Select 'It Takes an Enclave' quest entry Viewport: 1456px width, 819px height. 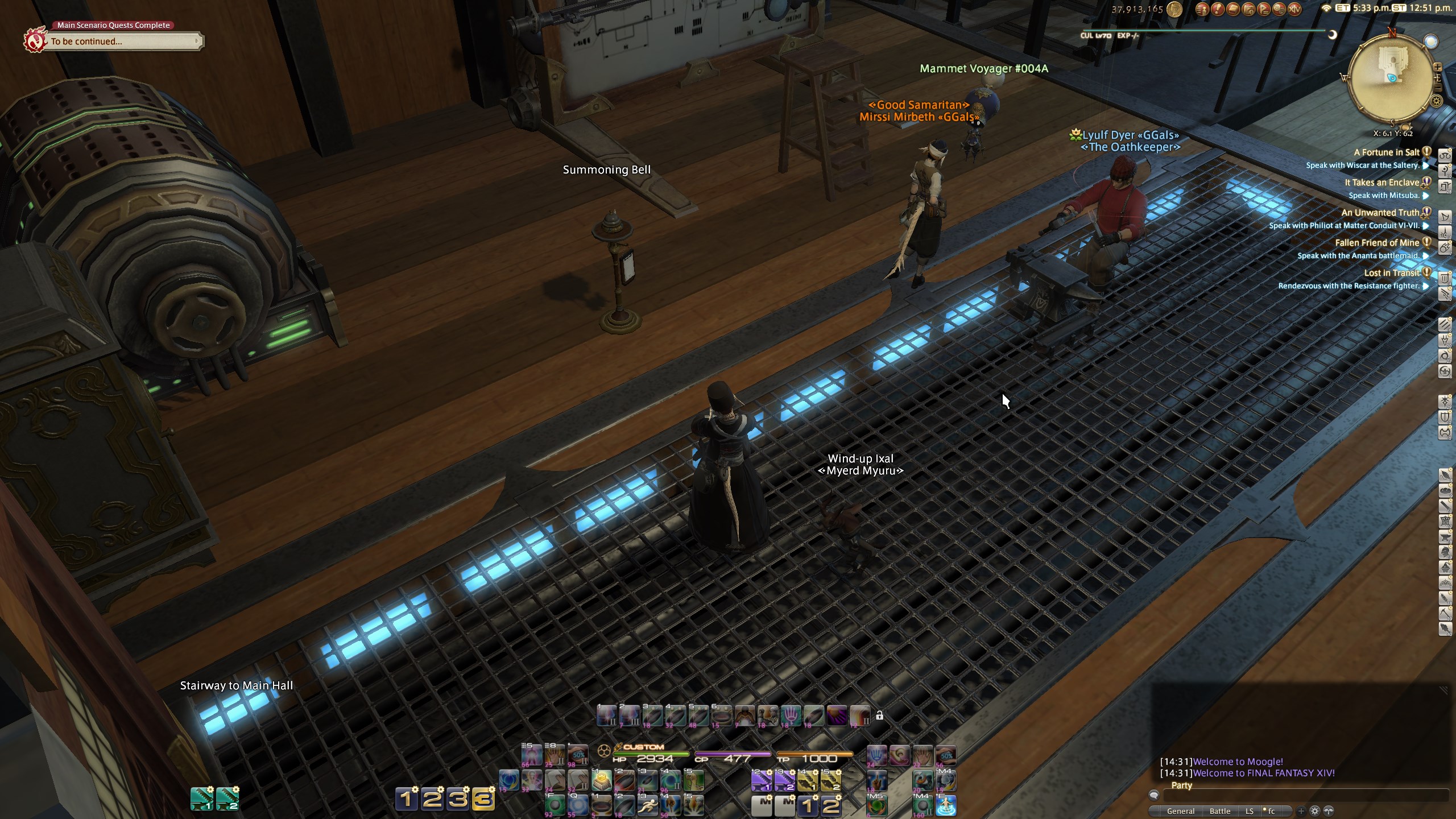point(1381,183)
